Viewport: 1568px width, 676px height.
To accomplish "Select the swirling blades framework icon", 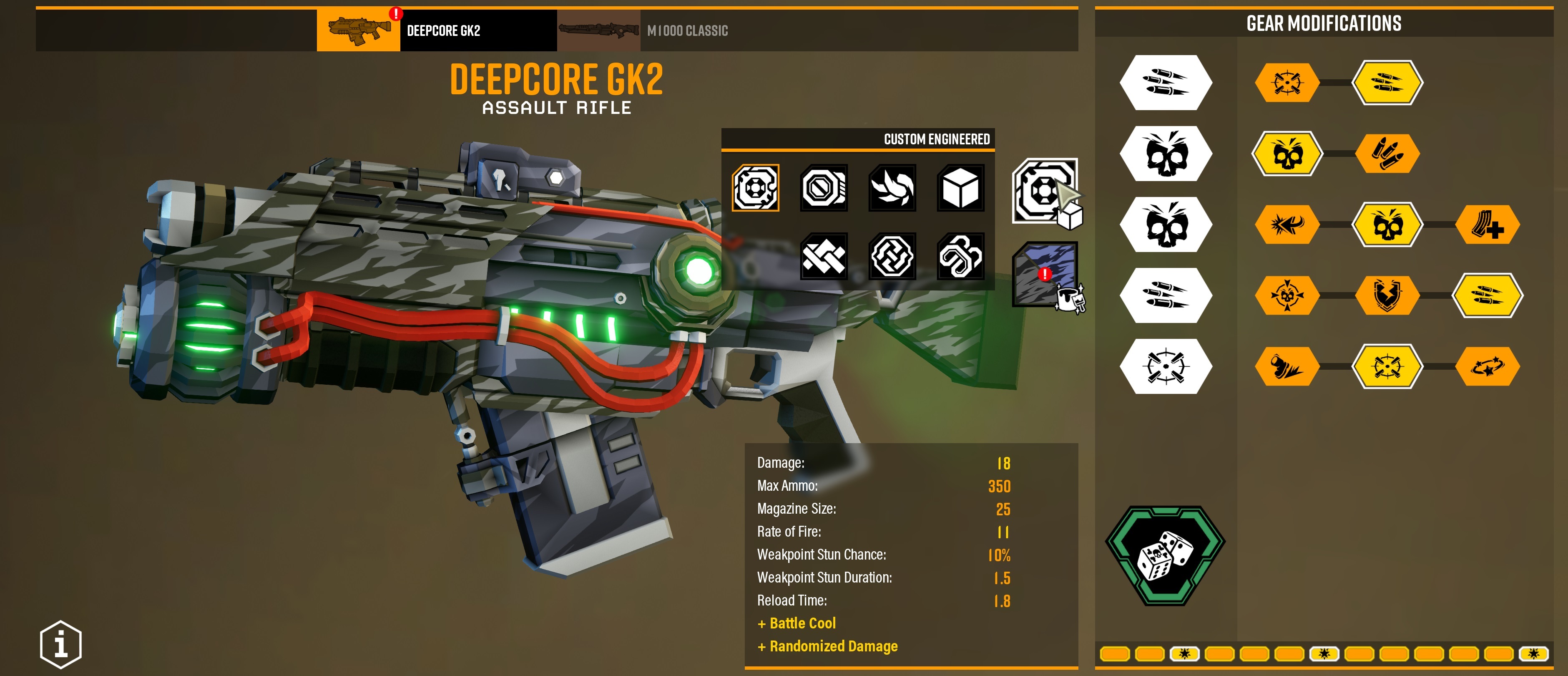I will (x=892, y=188).
